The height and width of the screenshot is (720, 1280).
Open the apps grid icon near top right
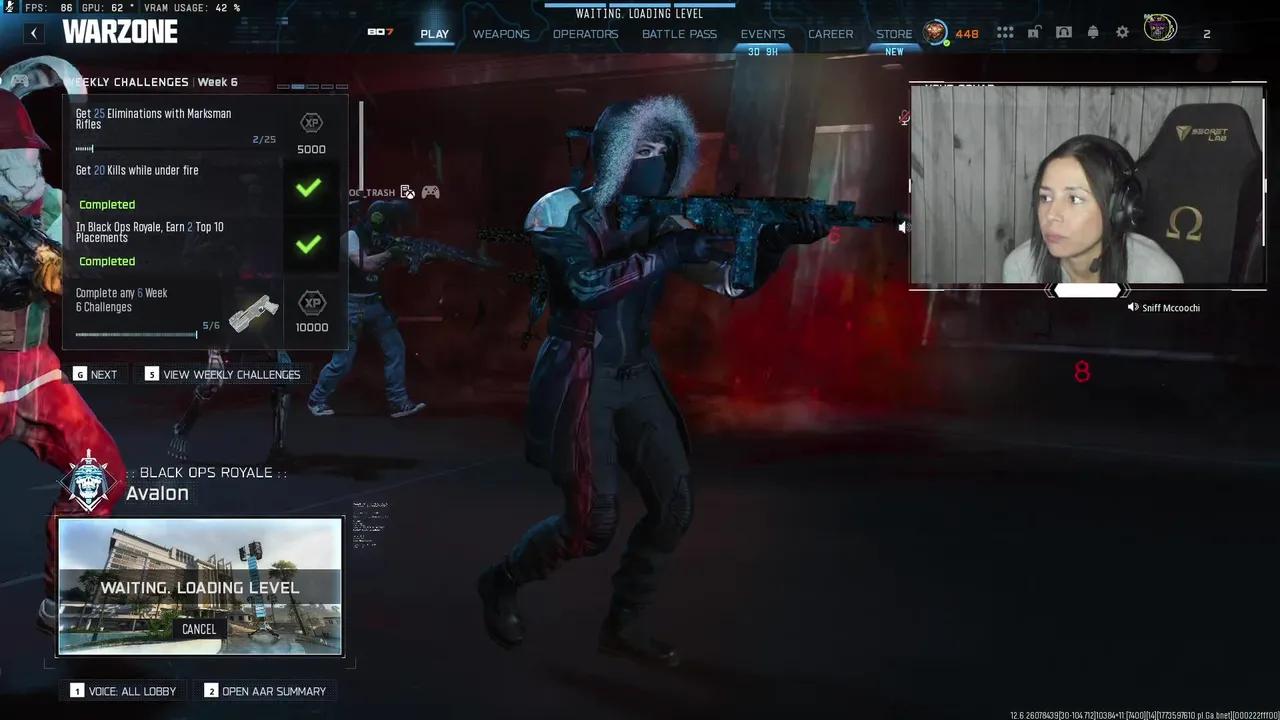[x=1004, y=32]
